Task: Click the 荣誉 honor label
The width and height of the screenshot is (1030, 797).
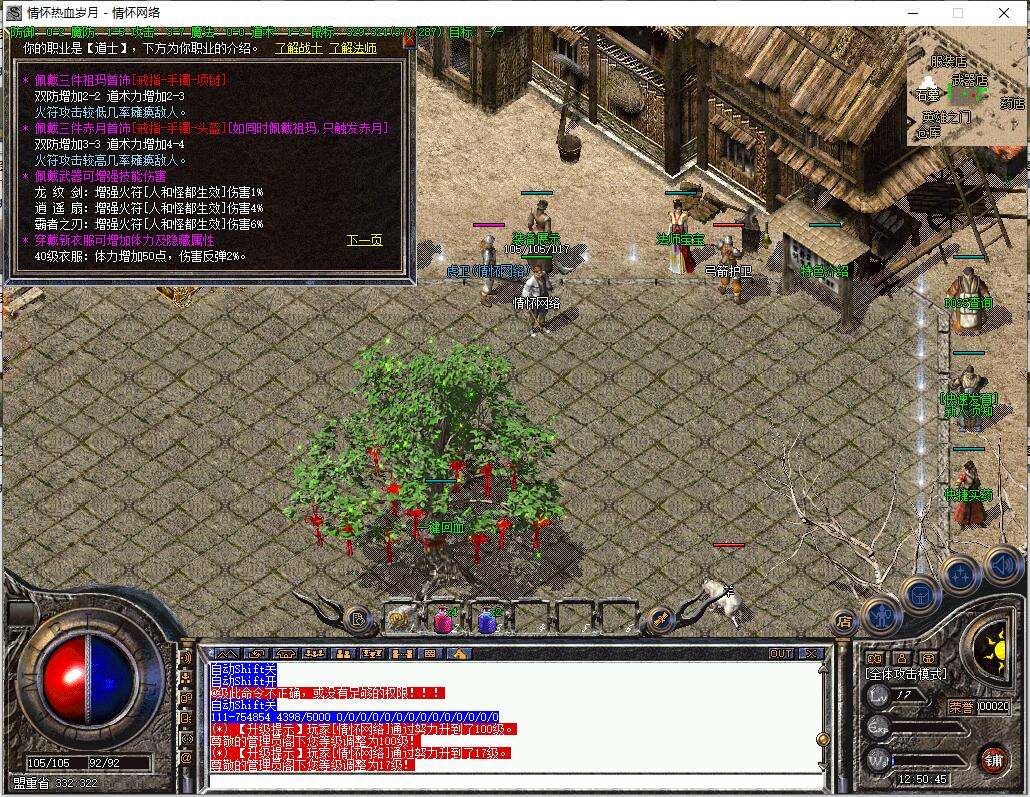Action: tap(961, 706)
